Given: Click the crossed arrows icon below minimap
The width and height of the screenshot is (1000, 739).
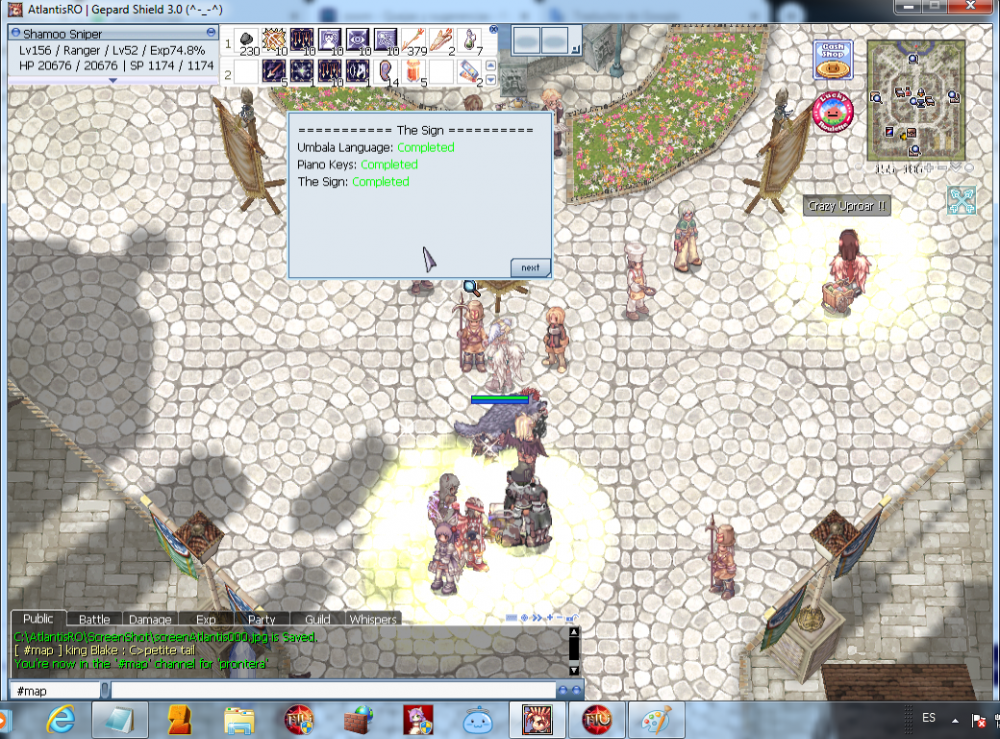Looking at the screenshot, I should pos(962,200).
